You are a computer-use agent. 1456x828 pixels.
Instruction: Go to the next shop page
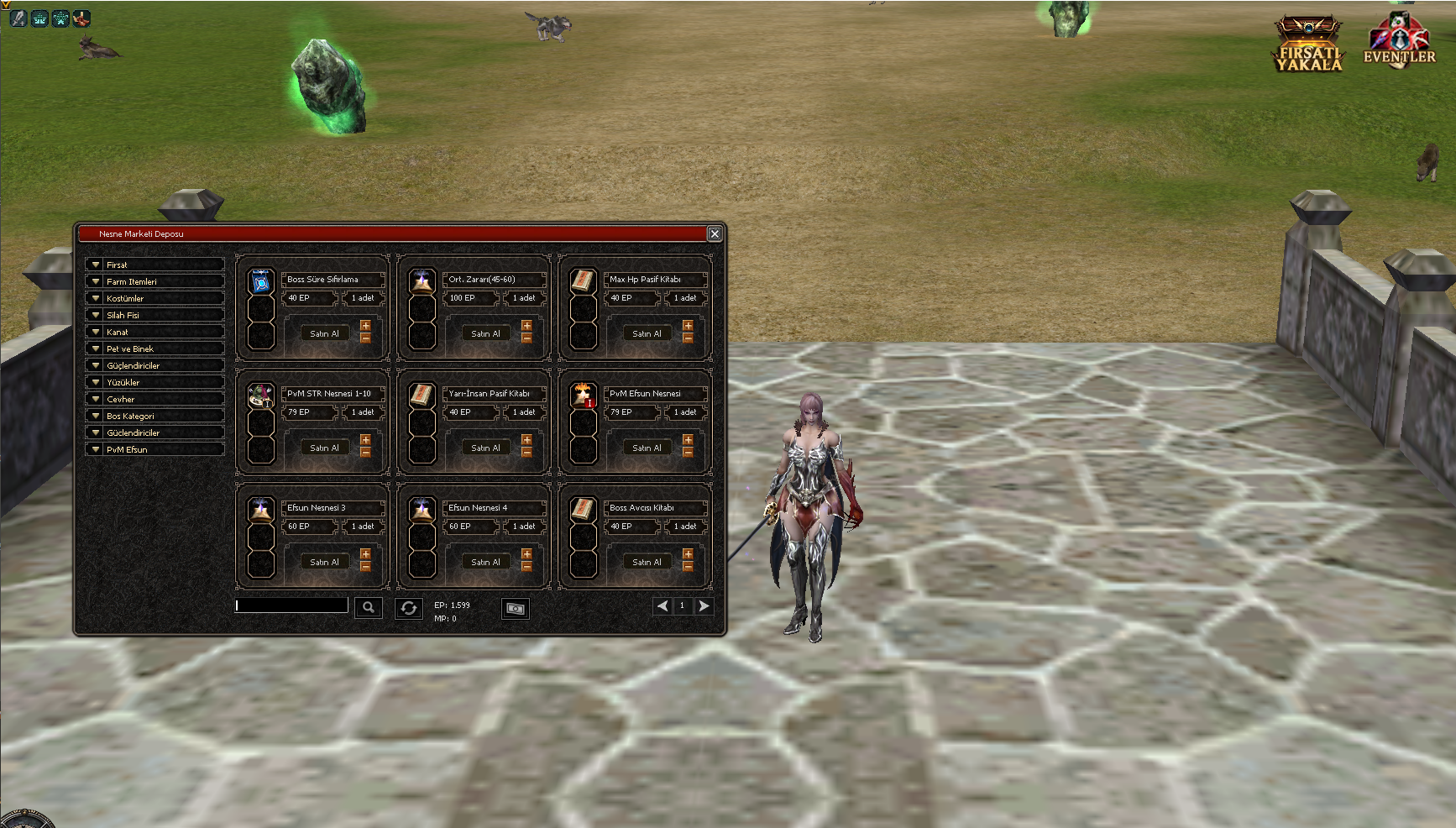704,605
